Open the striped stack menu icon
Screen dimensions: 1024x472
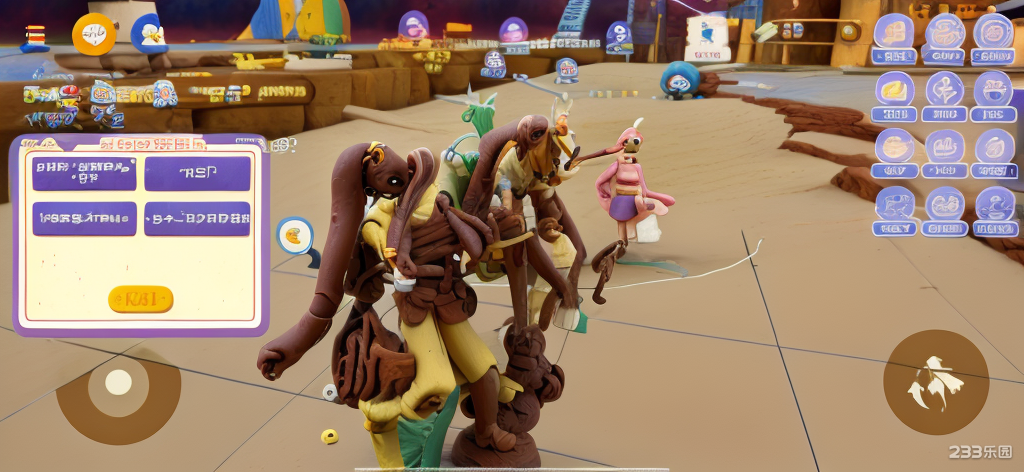[x=35, y=37]
